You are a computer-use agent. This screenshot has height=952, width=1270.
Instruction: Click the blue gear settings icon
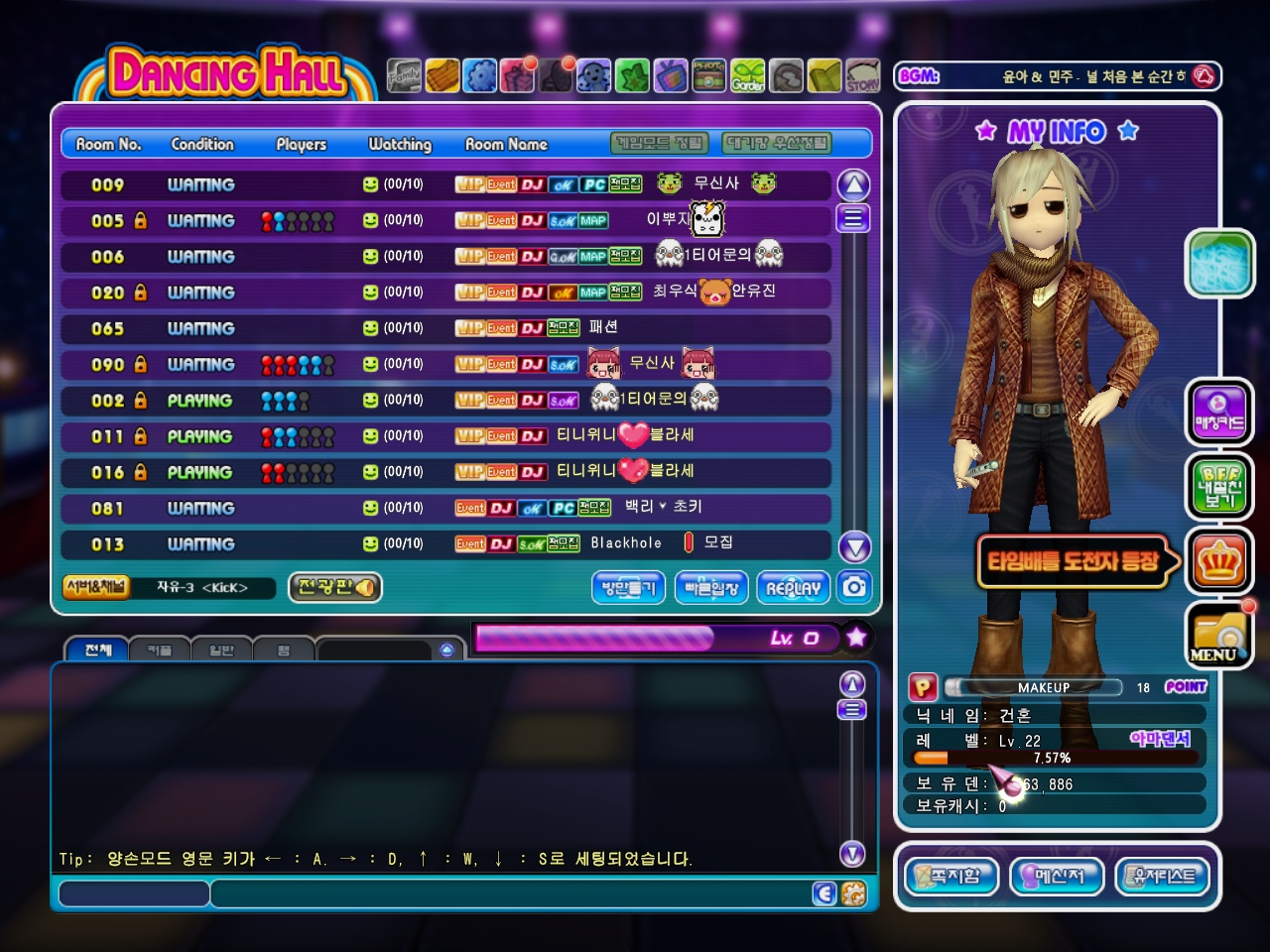click(480, 75)
